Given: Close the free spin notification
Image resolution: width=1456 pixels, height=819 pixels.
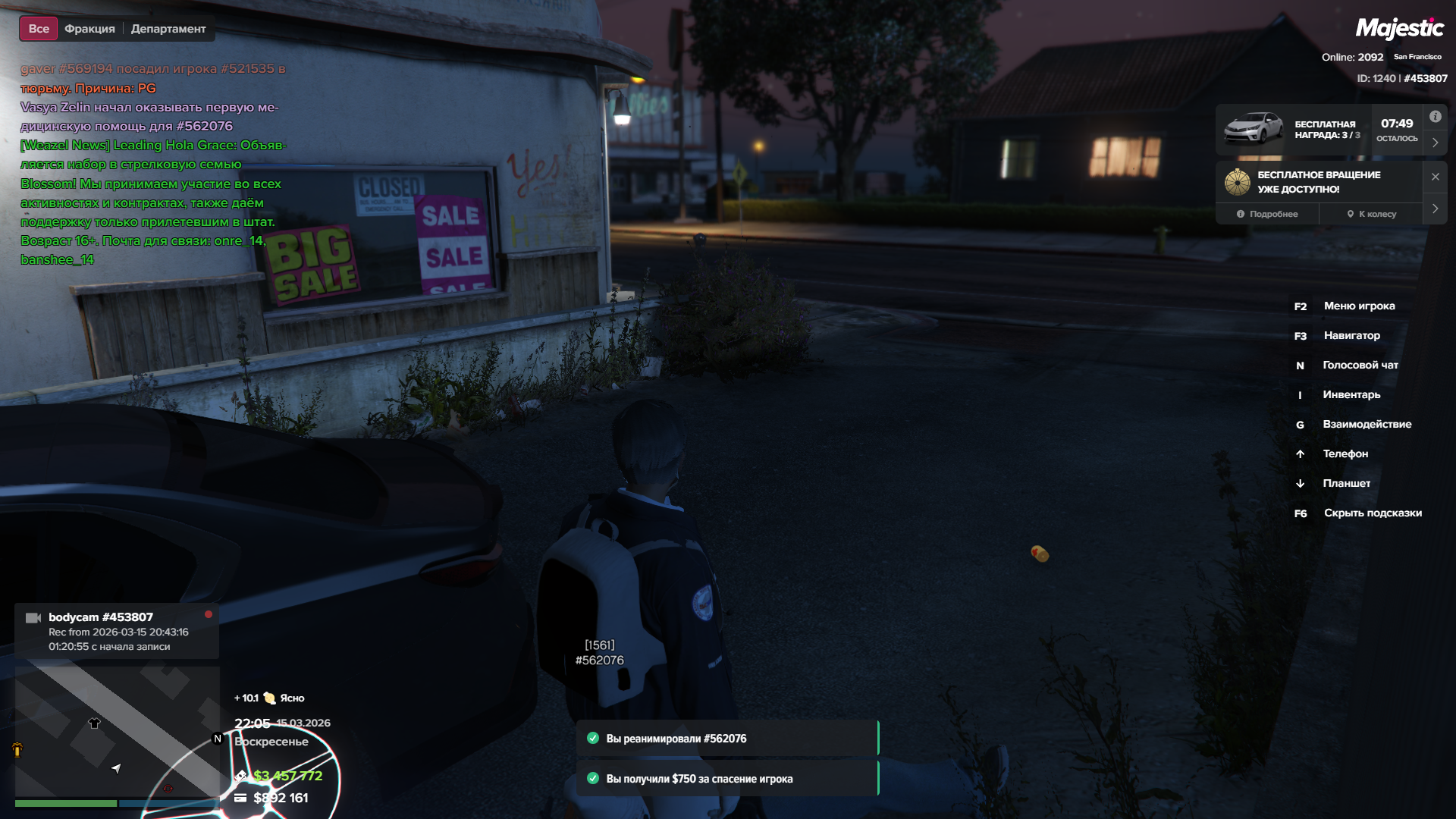Looking at the screenshot, I should click(1435, 177).
